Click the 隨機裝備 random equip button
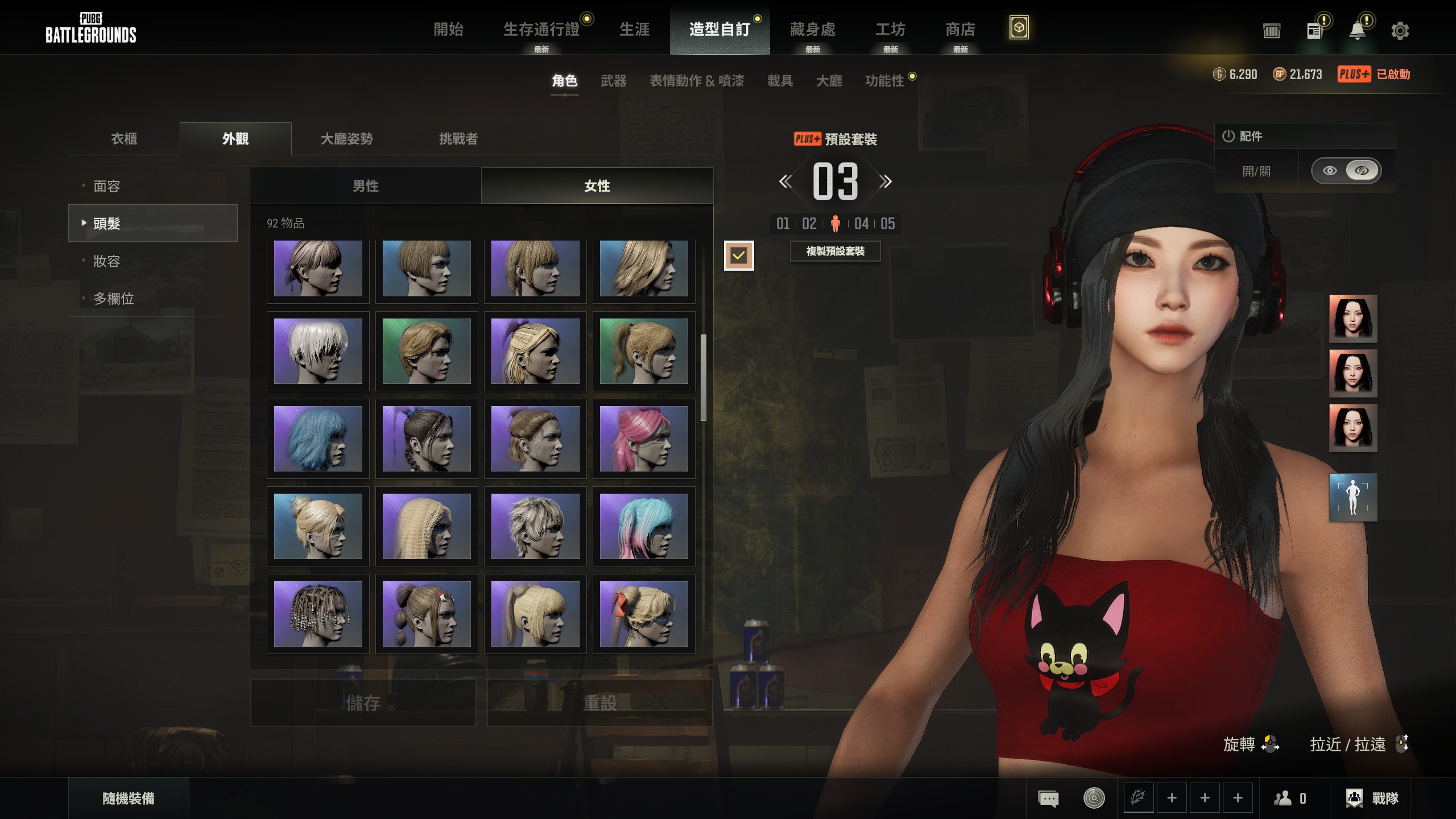This screenshot has width=1456, height=819. [x=129, y=799]
